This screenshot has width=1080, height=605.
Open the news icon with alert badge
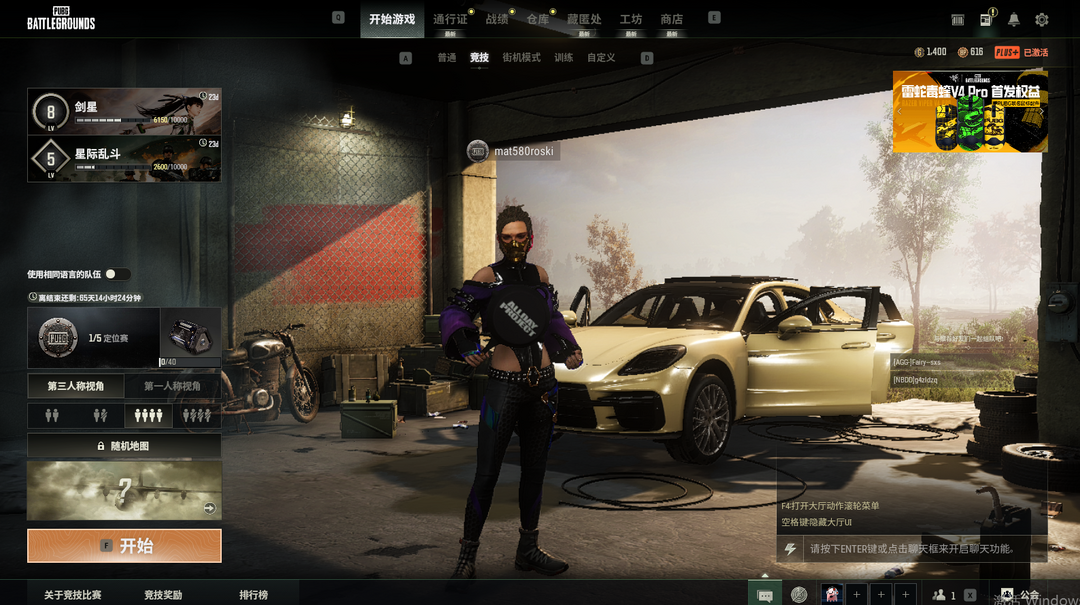[986, 20]
